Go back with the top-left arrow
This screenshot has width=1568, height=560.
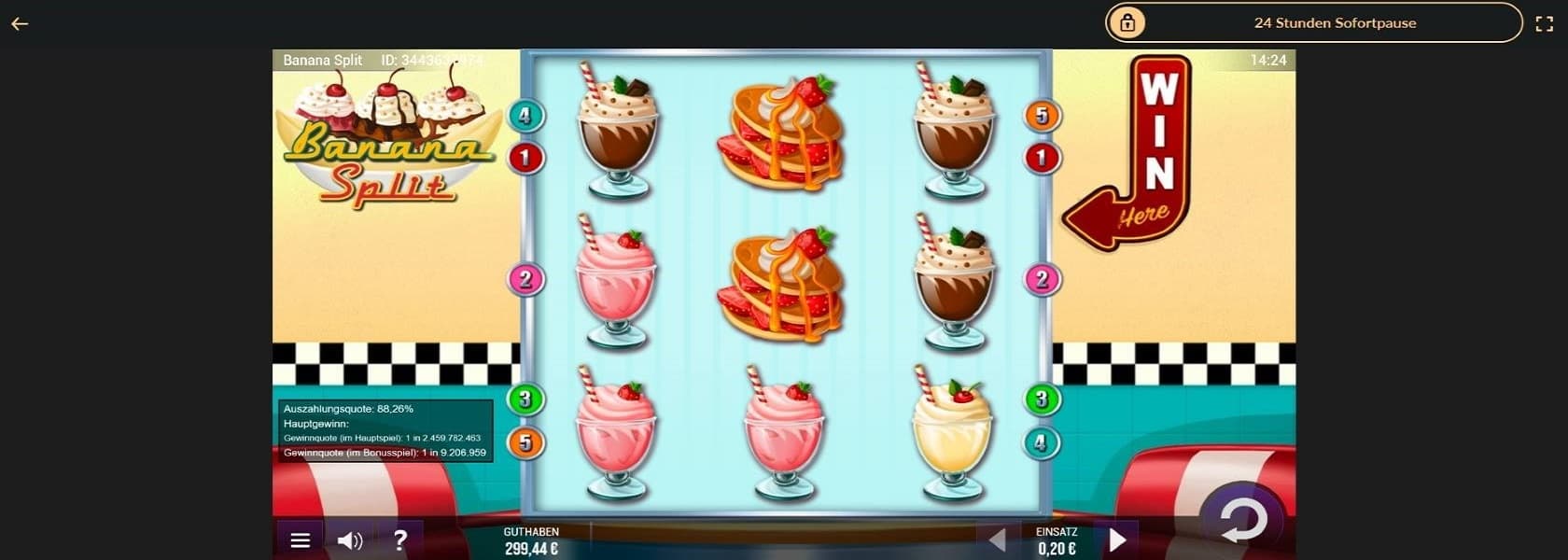point(20,24)
